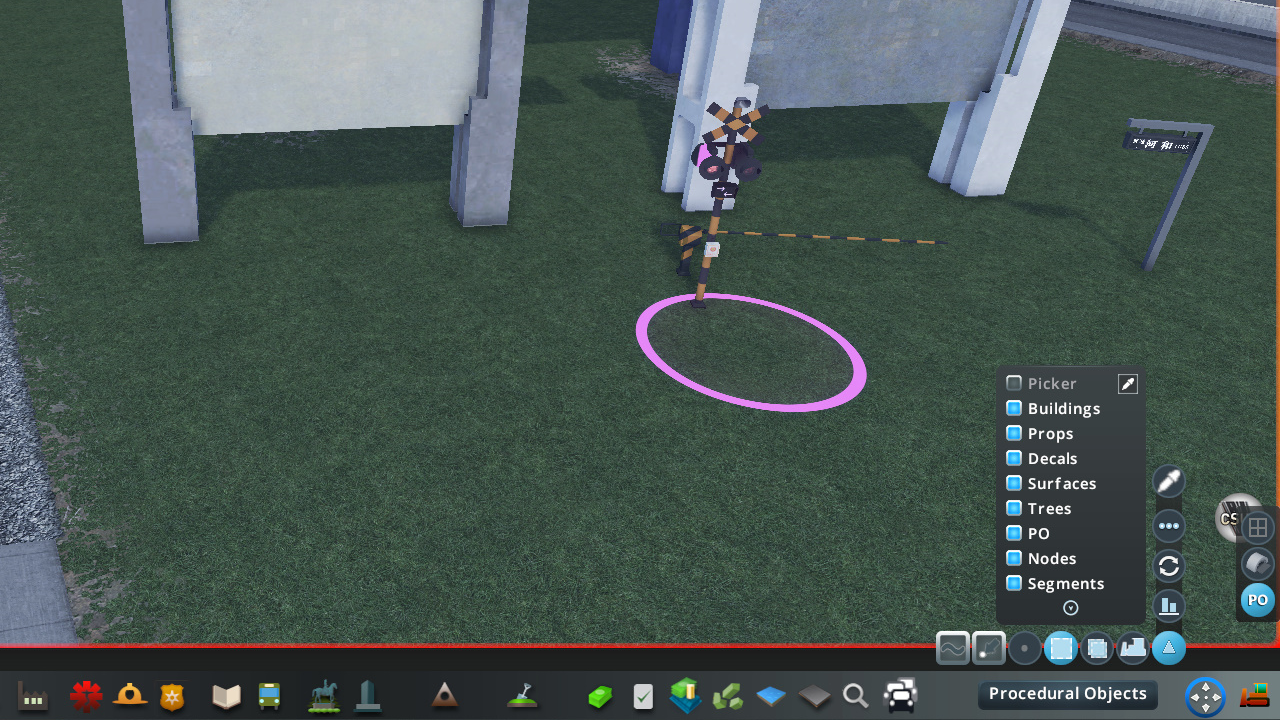Click the circular CS mod thumbnail

1238,518
